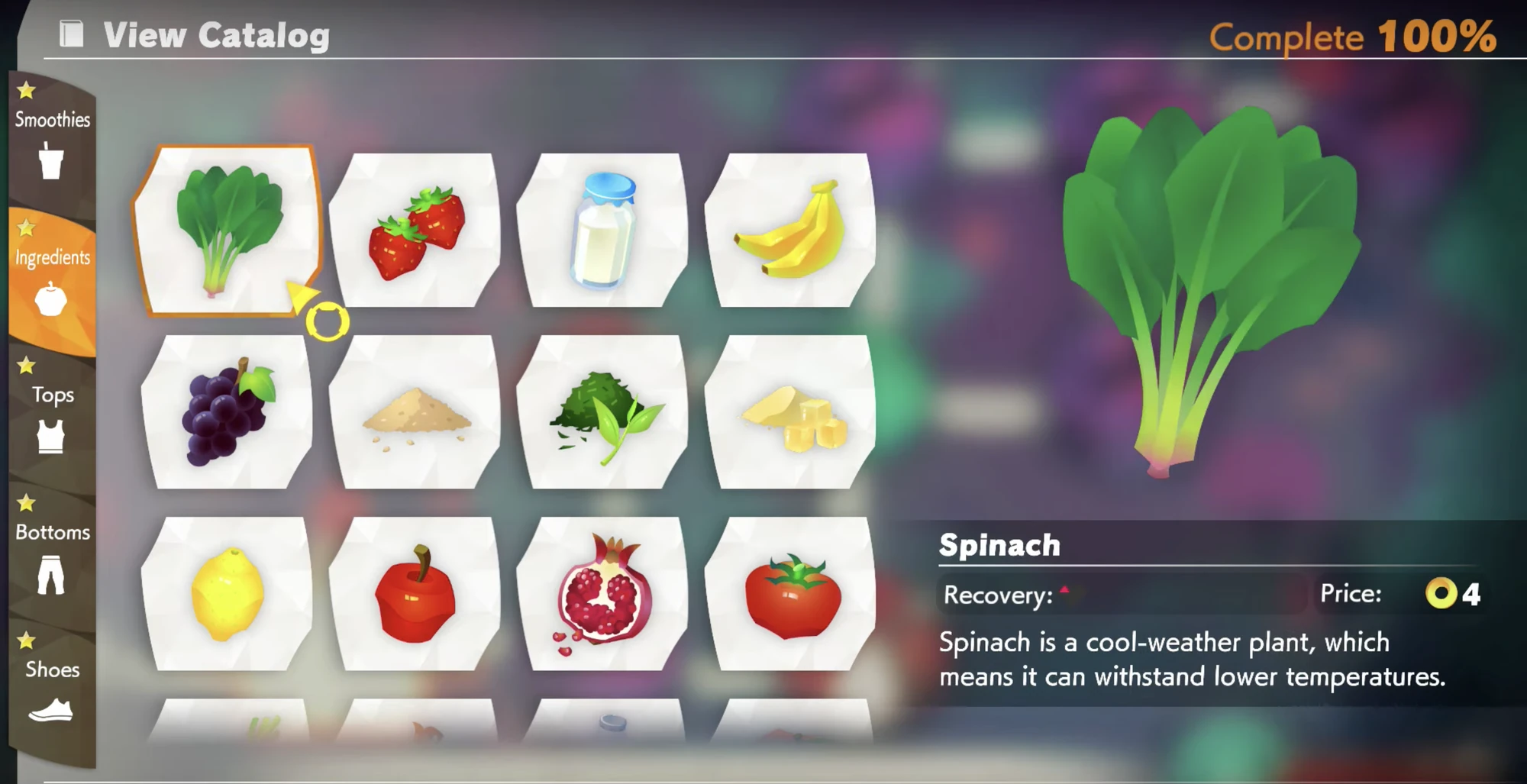Select the Milk bottle ingredient
Screen dimensions: 1527x784
coord(605,227)
